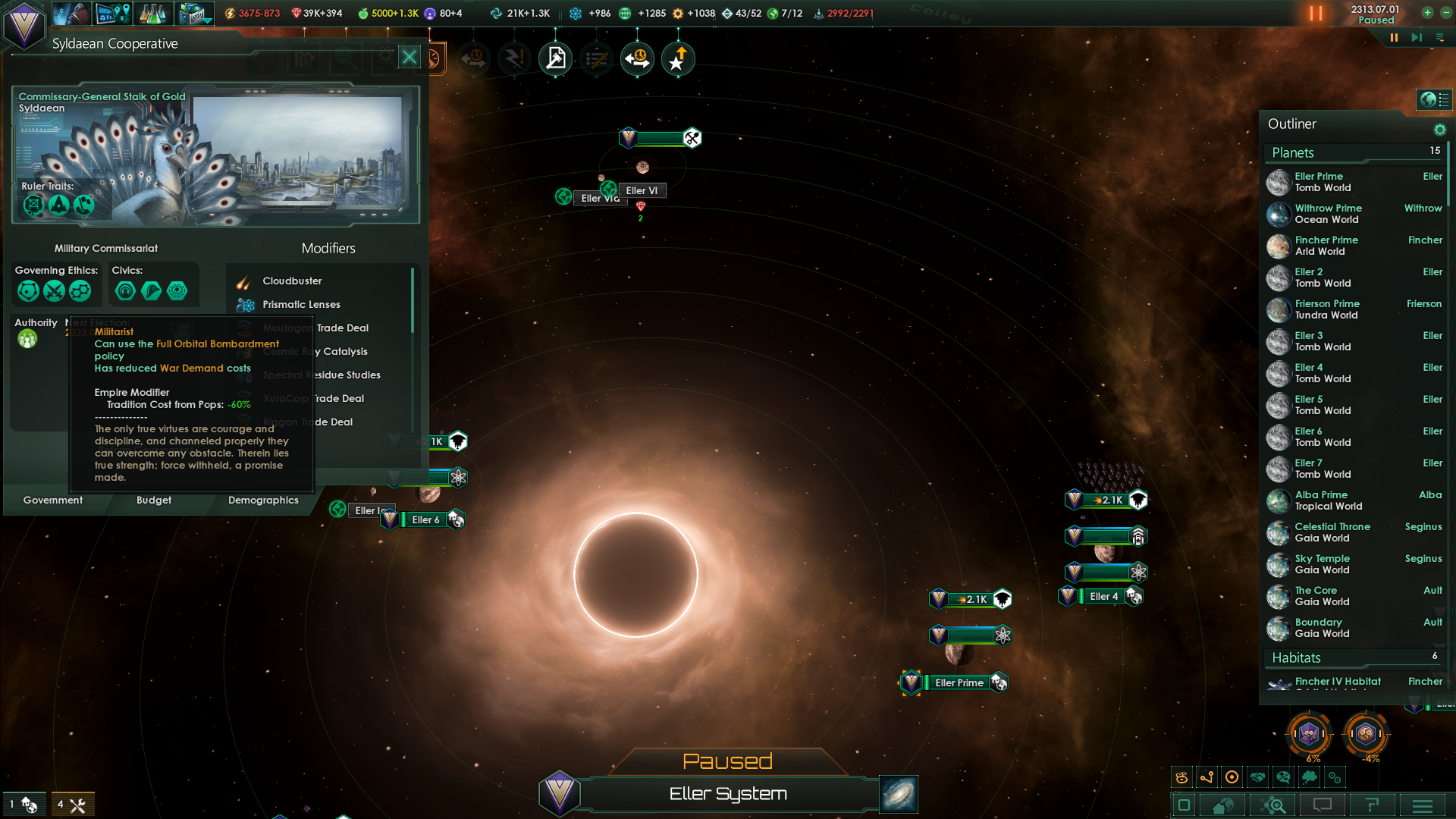Close the Syldaean Cooperative government panel
This screenshot has width=1456, height=819.
point(409,57)
